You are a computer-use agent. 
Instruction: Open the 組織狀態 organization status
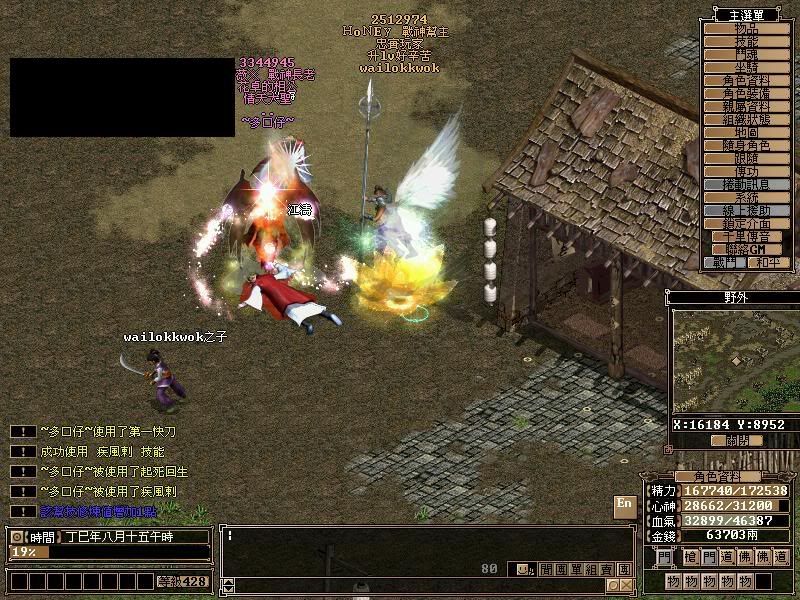click(745, 119)
